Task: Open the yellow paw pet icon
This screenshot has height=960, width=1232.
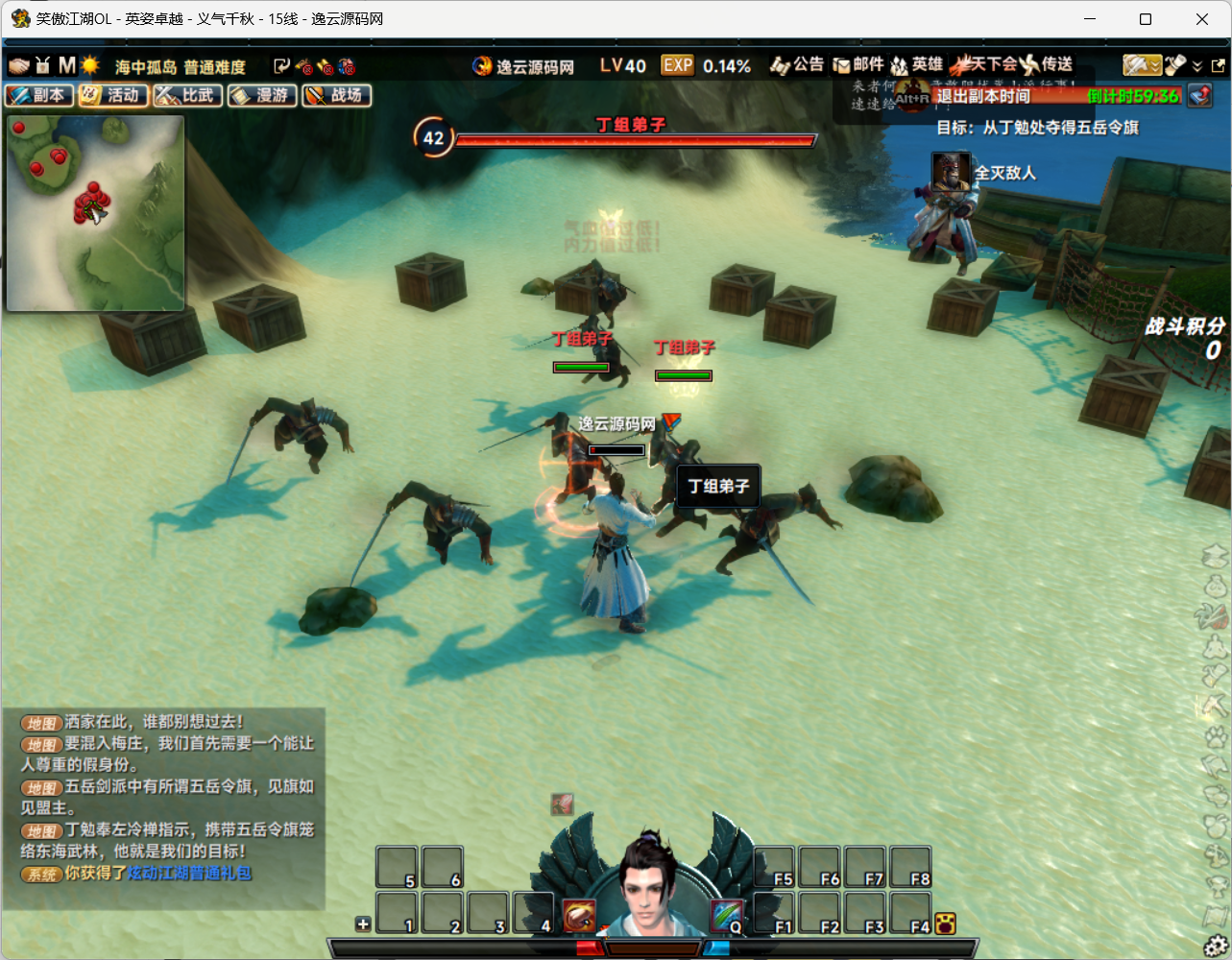Action: 945,924
